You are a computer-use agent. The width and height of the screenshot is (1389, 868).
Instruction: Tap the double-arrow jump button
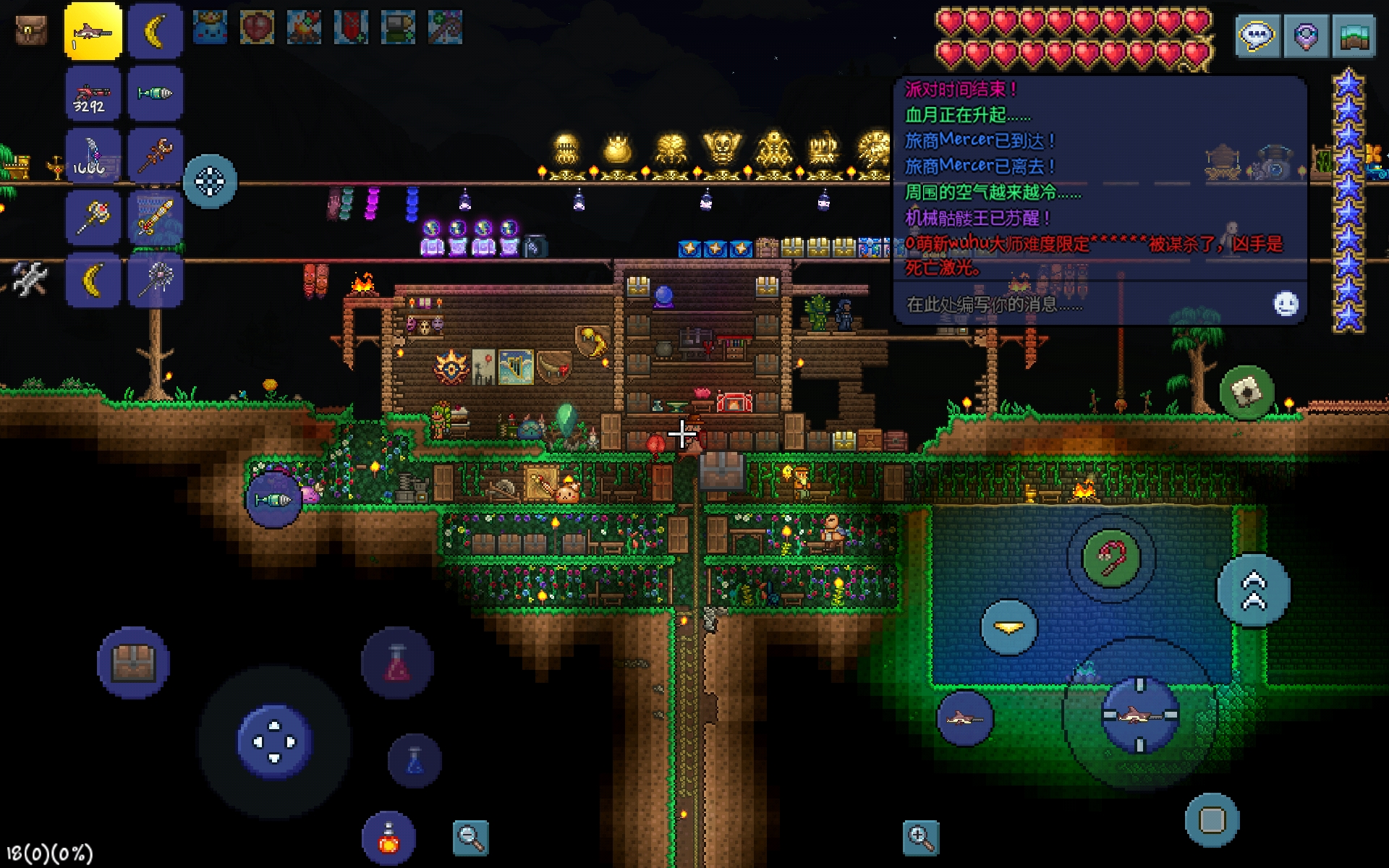point(1254,590)
